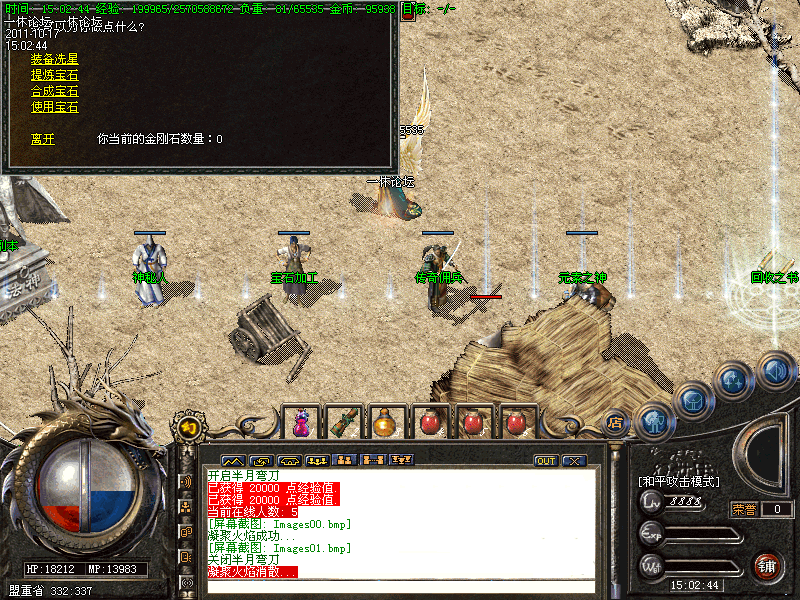Select the 提炼宝石 option
Viewport: 800px width, 600px height.
coord(54,75)
